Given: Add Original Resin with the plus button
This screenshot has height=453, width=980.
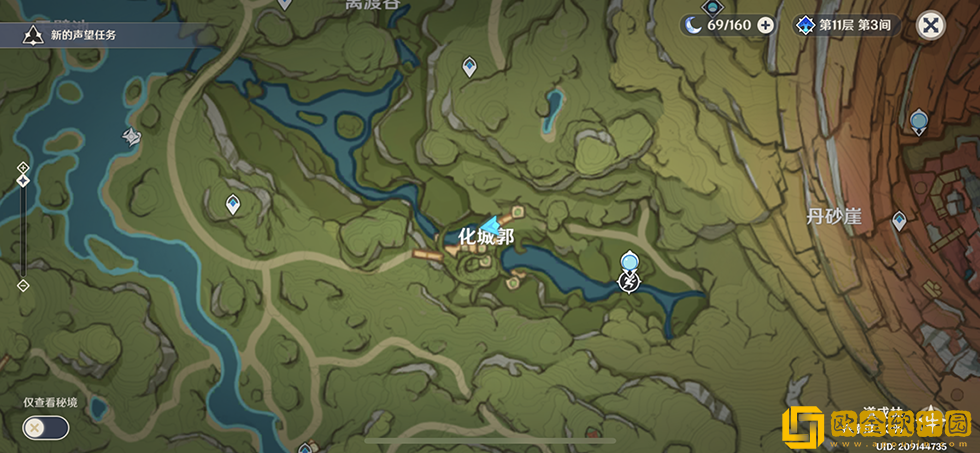Looking at the screenshot, I should pyautogui.click(x=766, y=25).
